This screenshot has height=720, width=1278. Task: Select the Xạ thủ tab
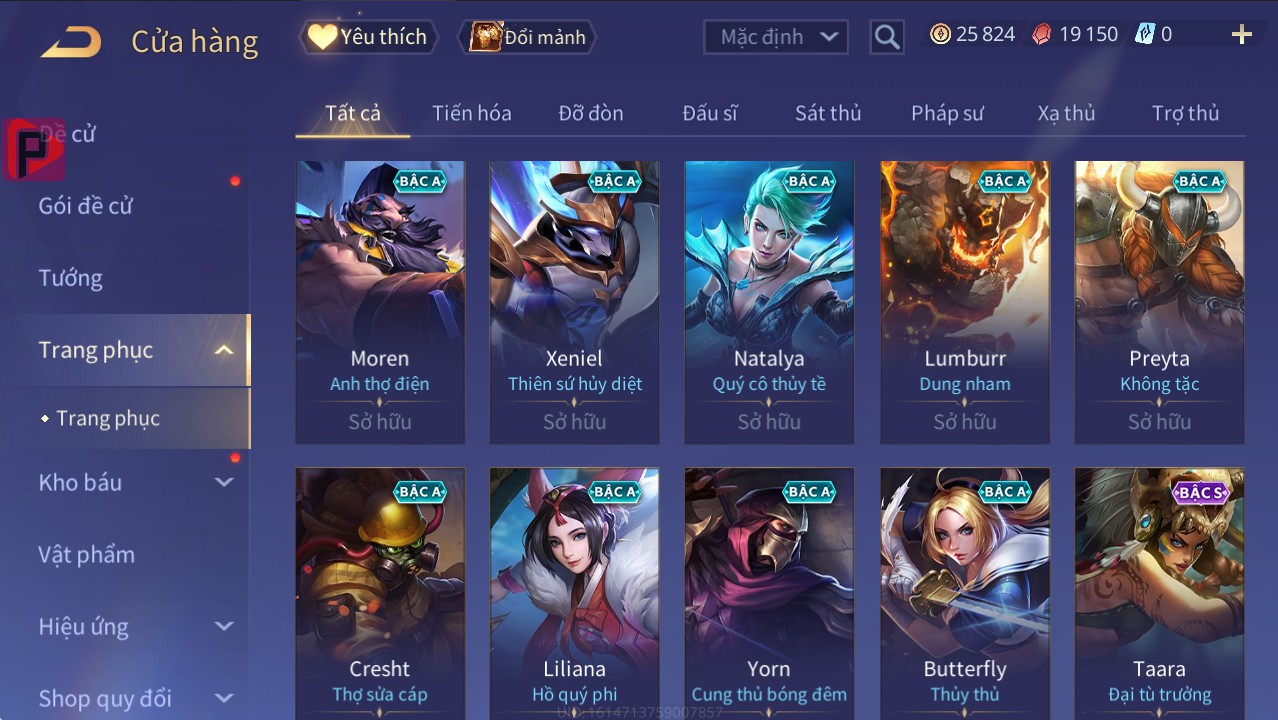[1066, 113]
